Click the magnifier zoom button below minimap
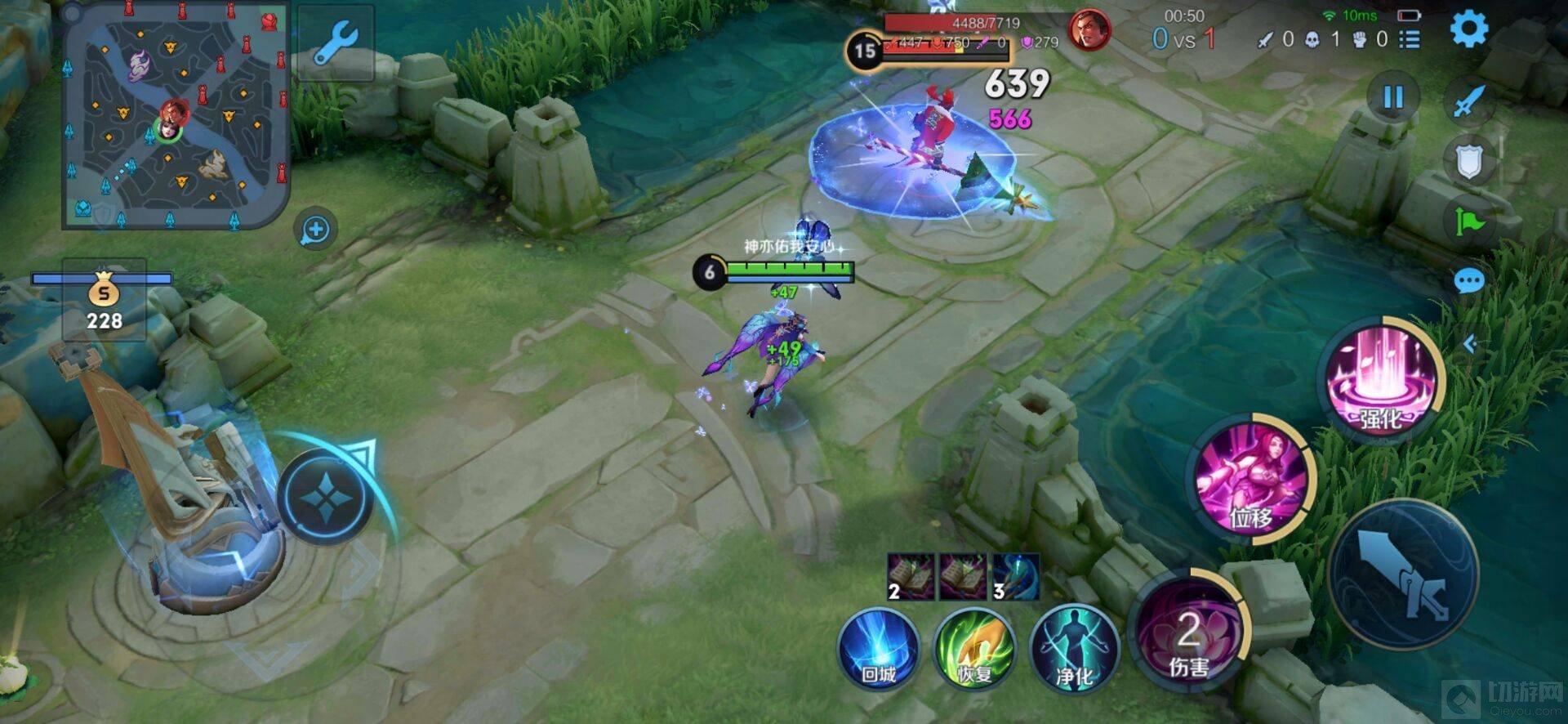 [x=316, y=230]
